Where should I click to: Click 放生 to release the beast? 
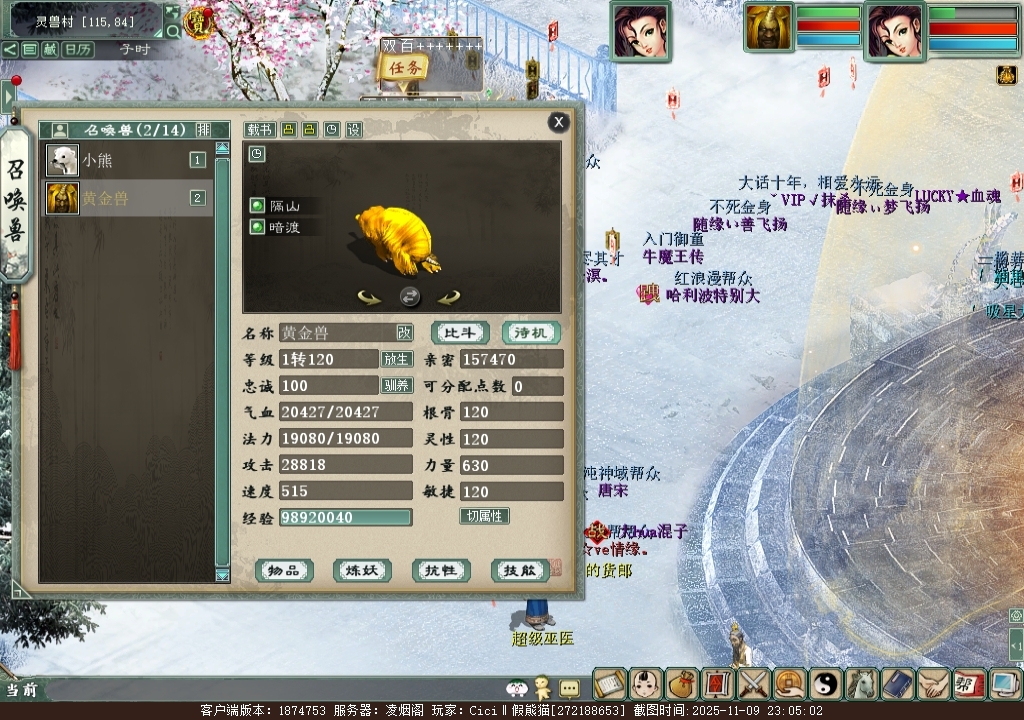pos(396,359)
